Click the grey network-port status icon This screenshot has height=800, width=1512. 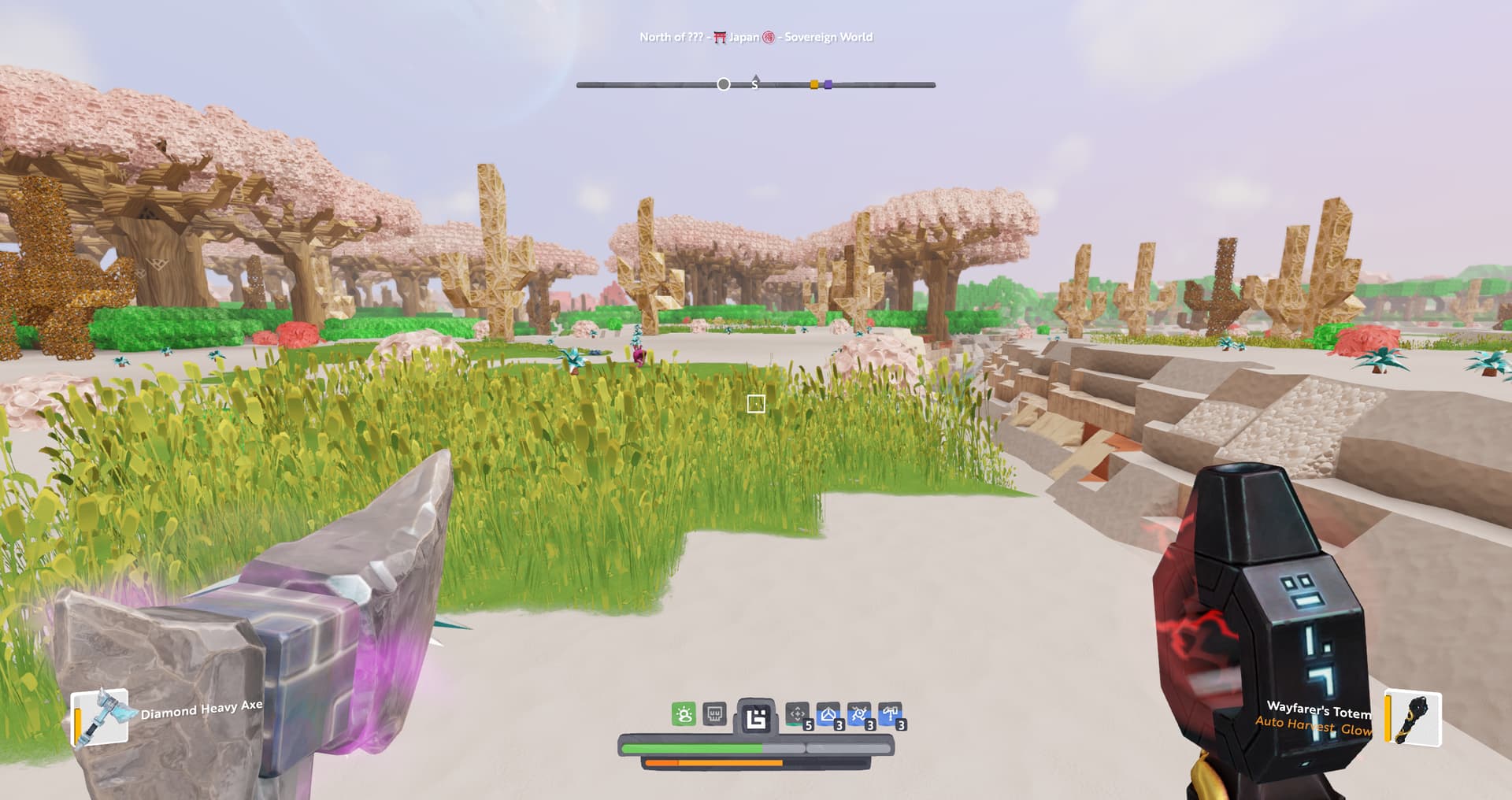(714, 715)
